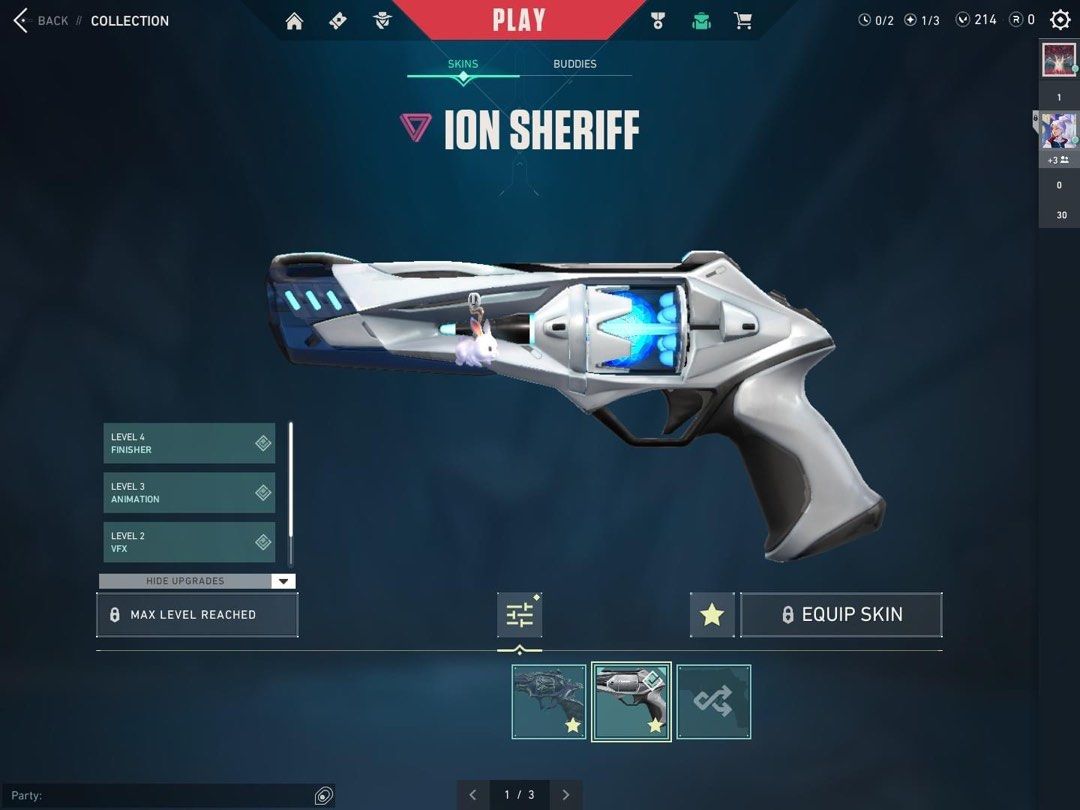Click the red PLAY button

pyautogui.click(x=519, y=20)
